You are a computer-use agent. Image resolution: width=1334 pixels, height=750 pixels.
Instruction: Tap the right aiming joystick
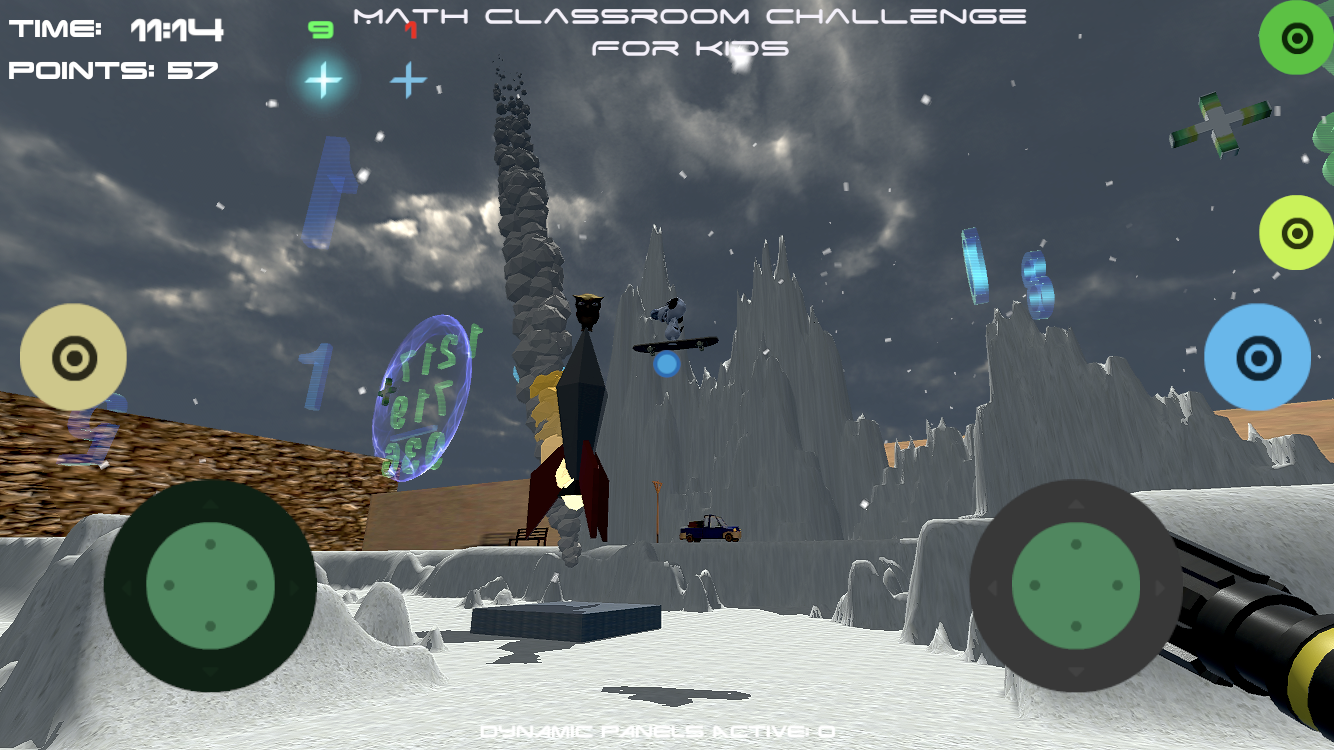point(1075,585)
